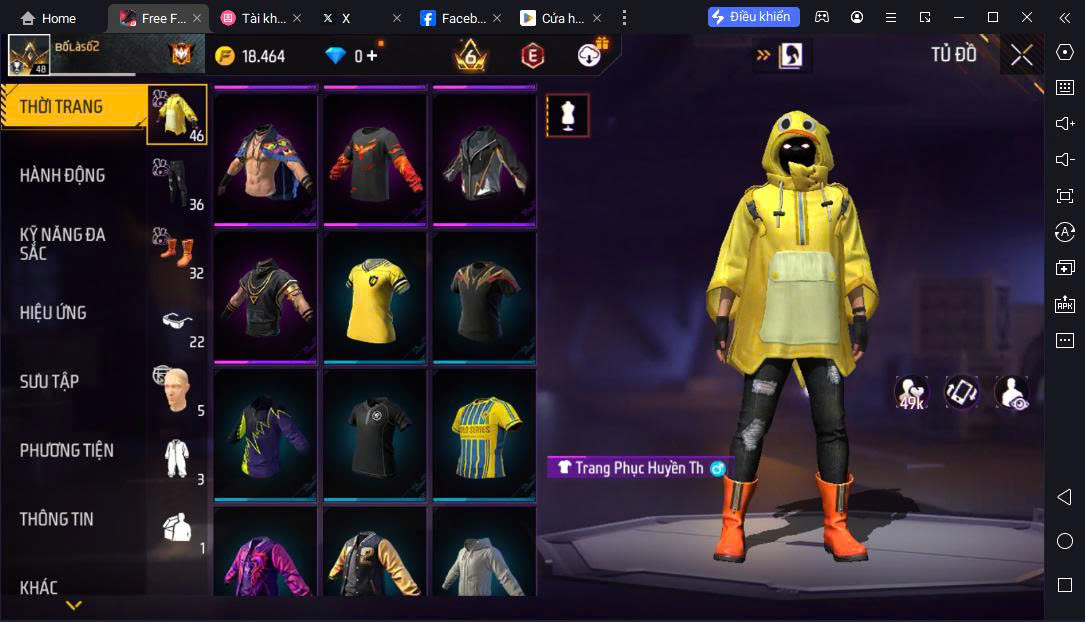
Task: Click the mannequin icon beside the clothing grid
Action: pos(567,116)
